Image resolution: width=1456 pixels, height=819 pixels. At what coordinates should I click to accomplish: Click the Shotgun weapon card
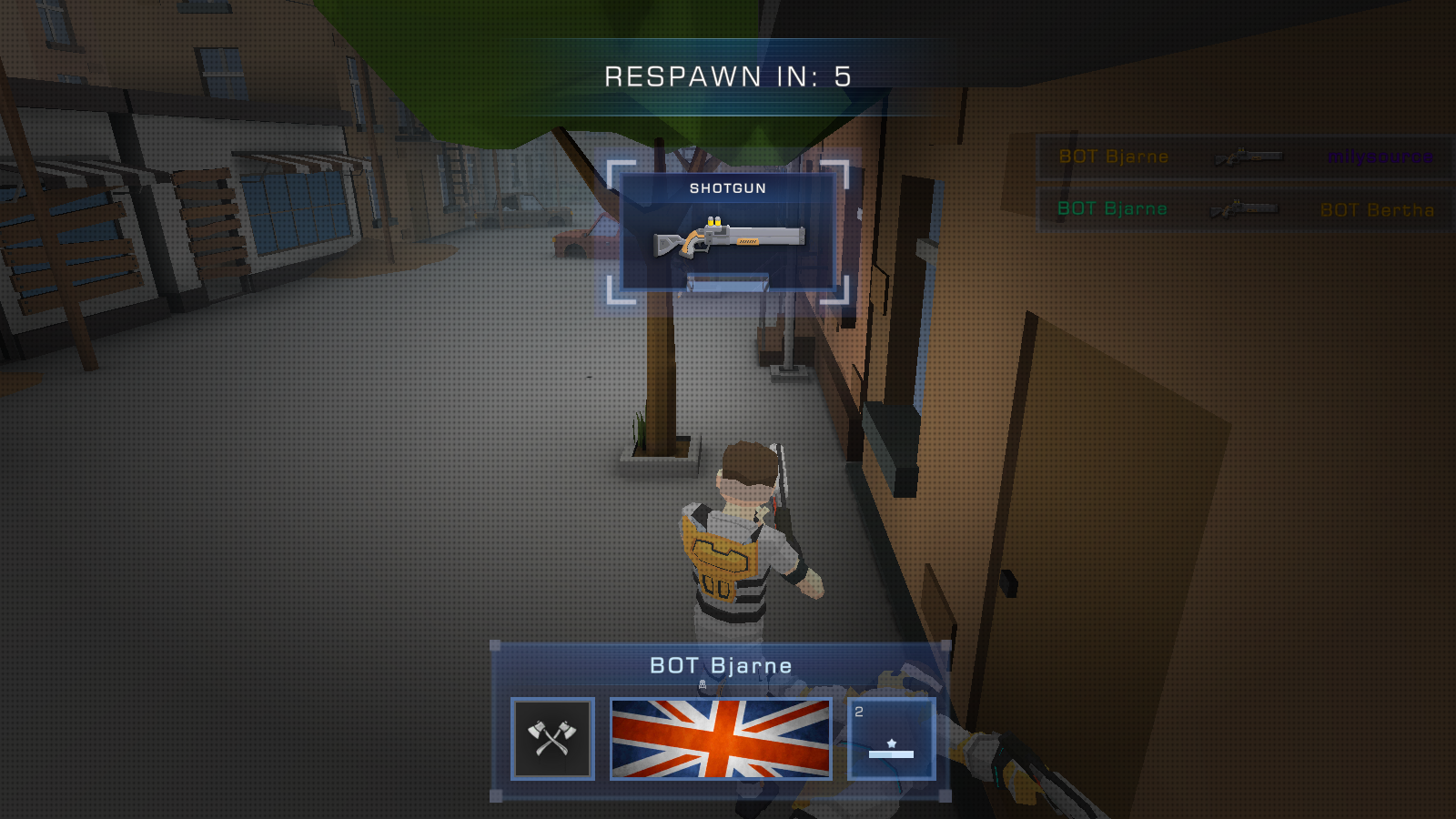click(727, 232)
